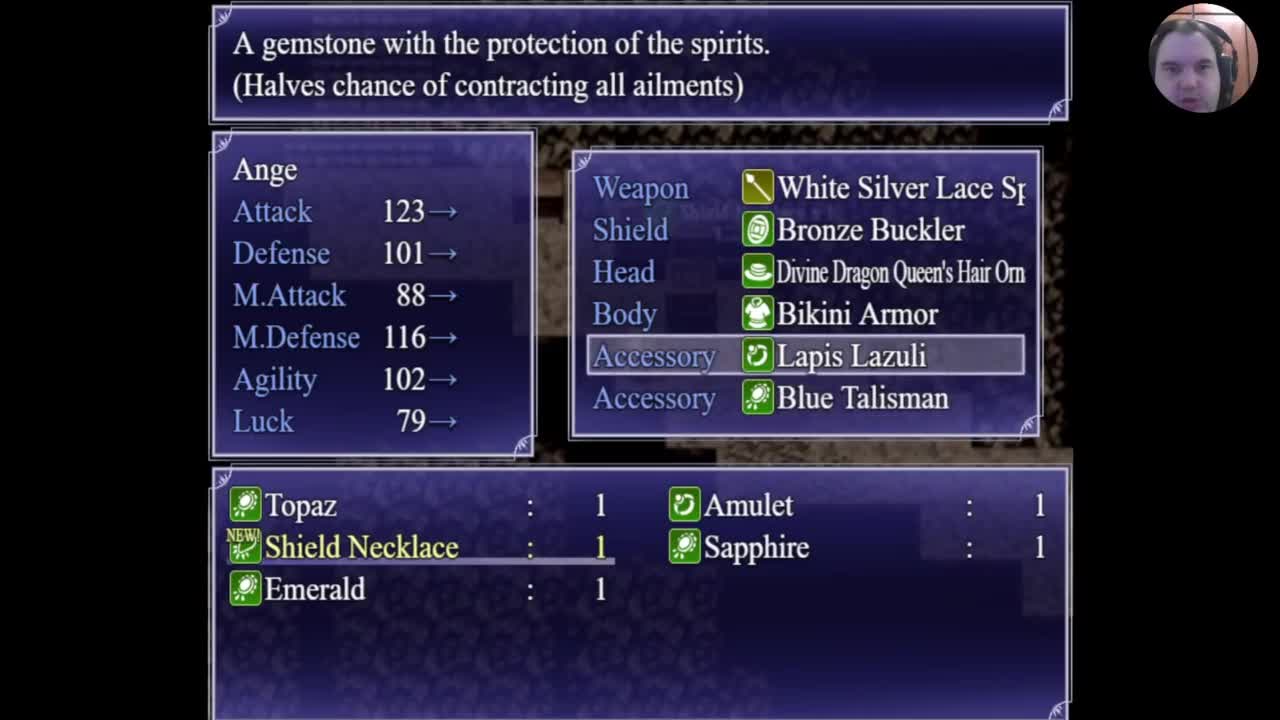
Task: Select the Weapon slot with White Silver Lace
Action: [x=806, y=188]
